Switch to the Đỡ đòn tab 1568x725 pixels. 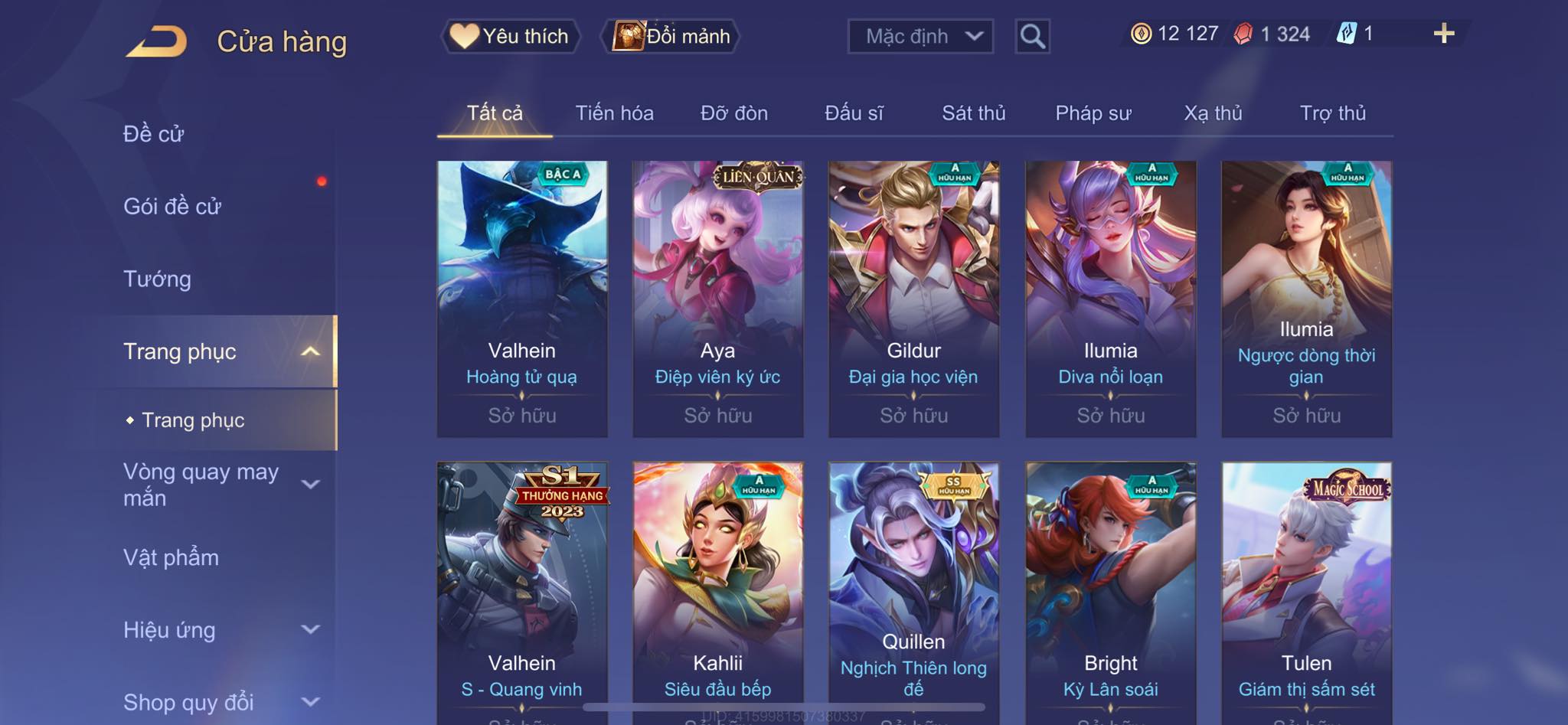(x=733, y=113)
